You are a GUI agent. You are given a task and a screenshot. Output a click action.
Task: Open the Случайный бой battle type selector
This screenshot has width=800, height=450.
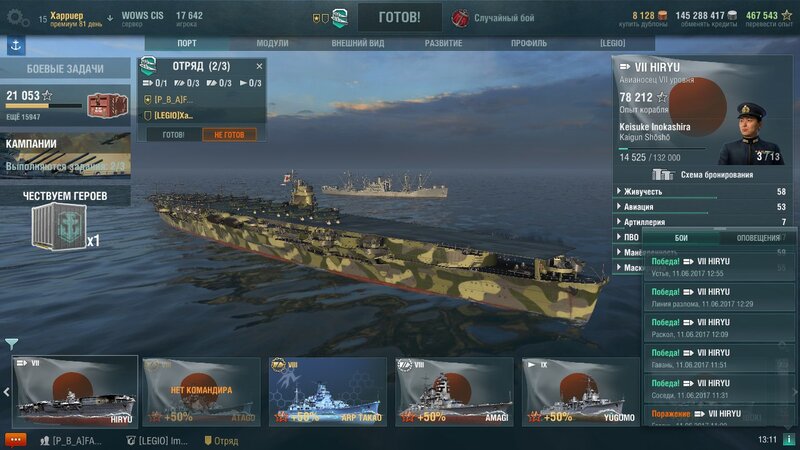click(x=500, y=18)
